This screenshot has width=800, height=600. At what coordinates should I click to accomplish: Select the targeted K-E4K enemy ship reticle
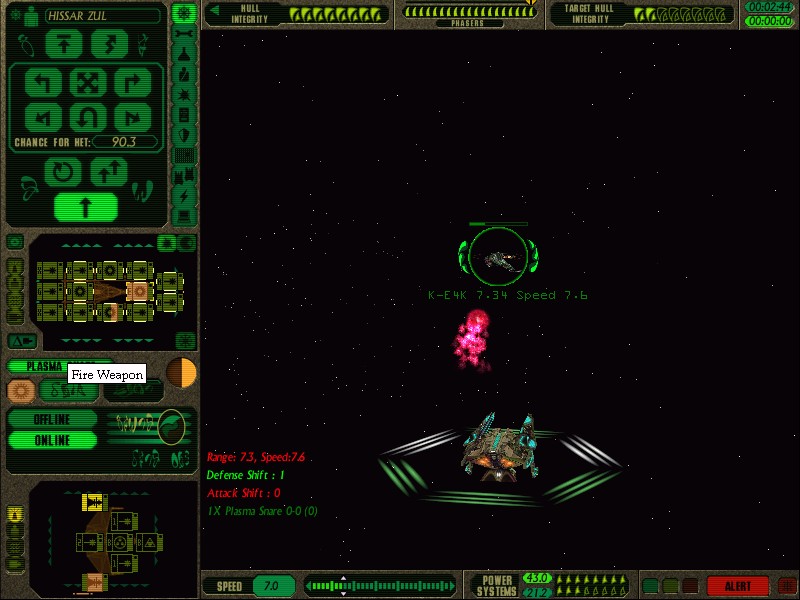click(497, 257)
